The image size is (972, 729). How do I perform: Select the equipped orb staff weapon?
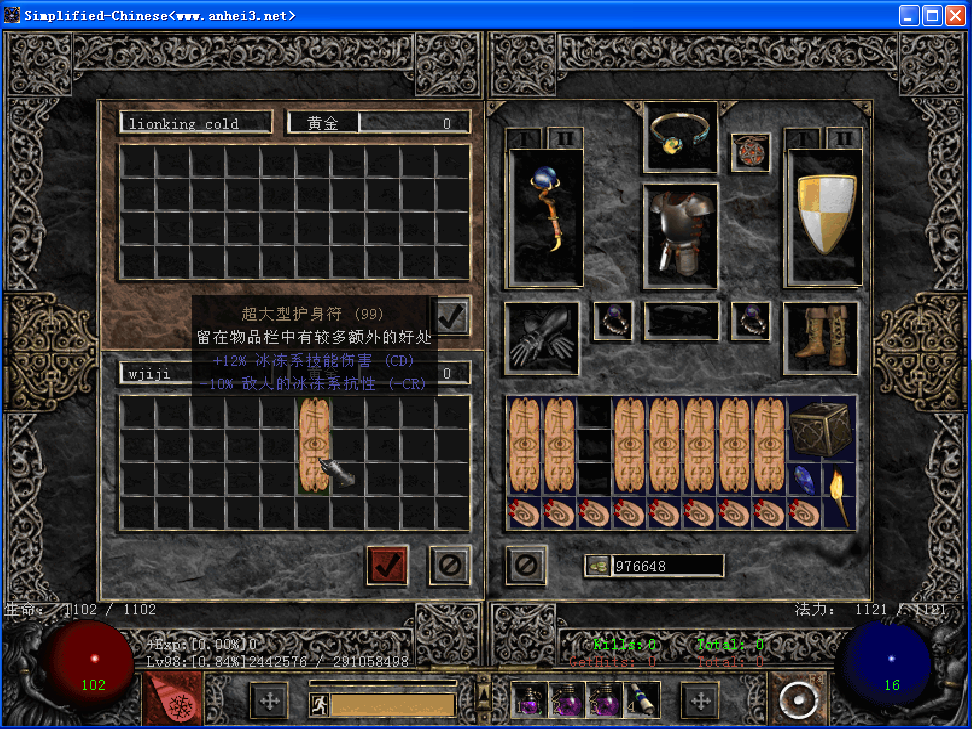546,216
